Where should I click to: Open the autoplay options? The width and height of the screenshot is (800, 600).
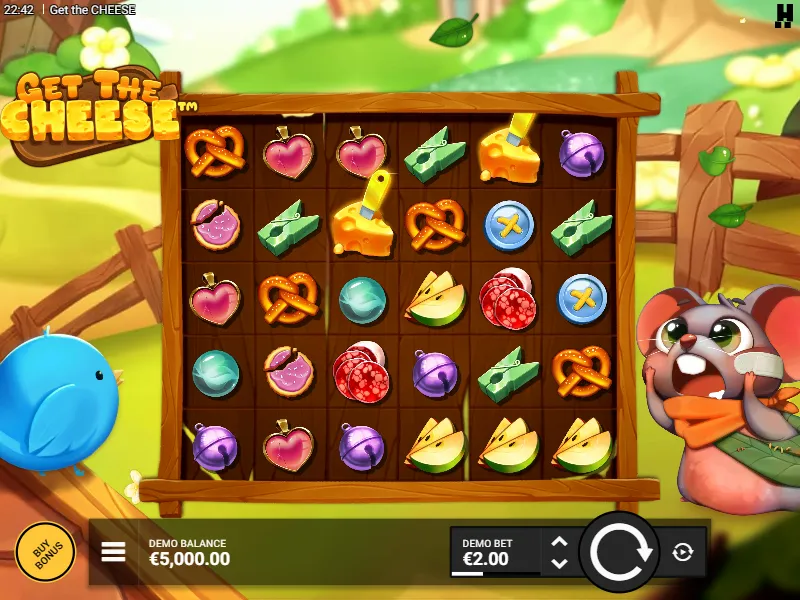[x=683, y=552]
